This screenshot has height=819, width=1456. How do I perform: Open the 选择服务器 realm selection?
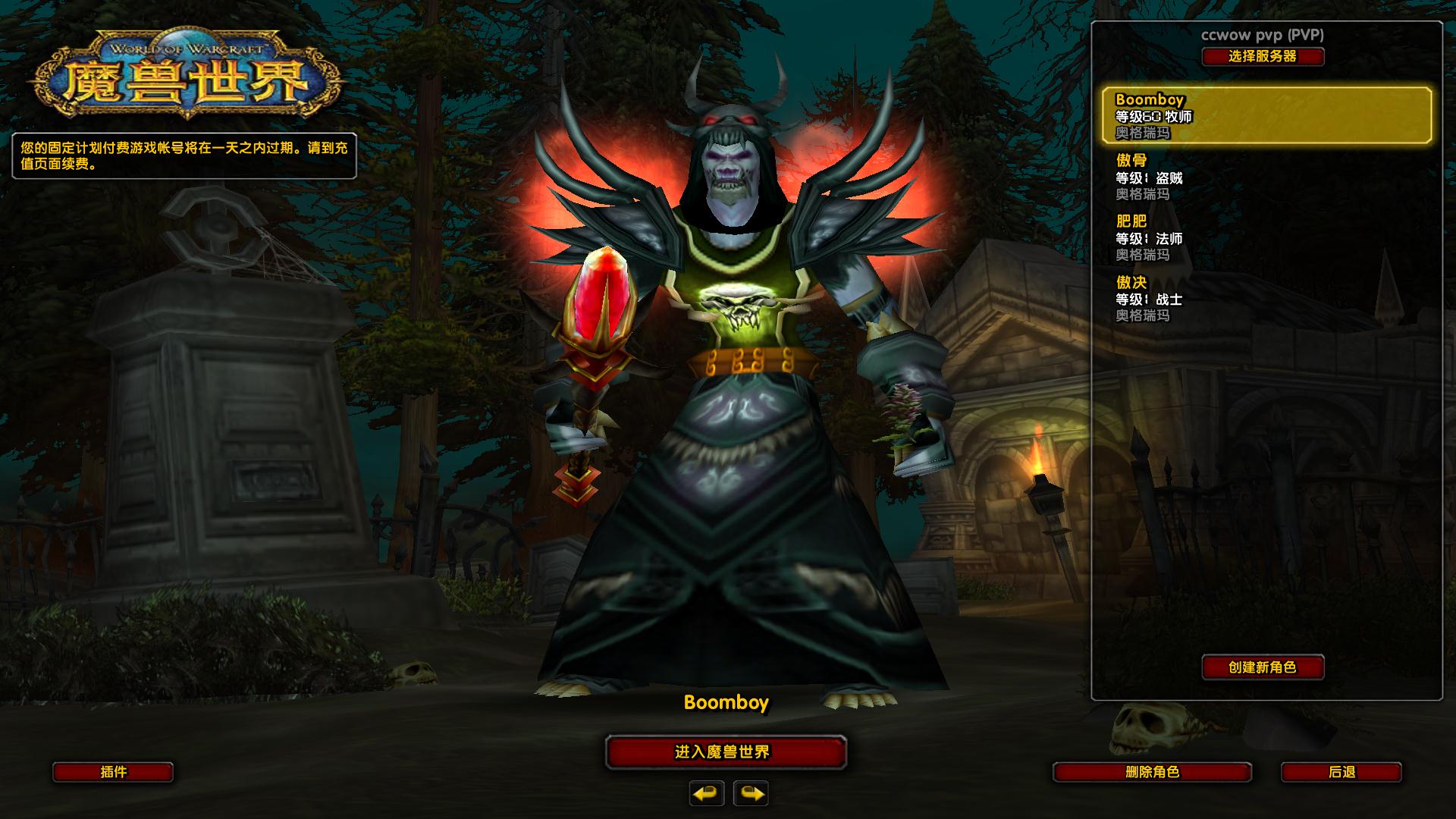coord(1263,56)
